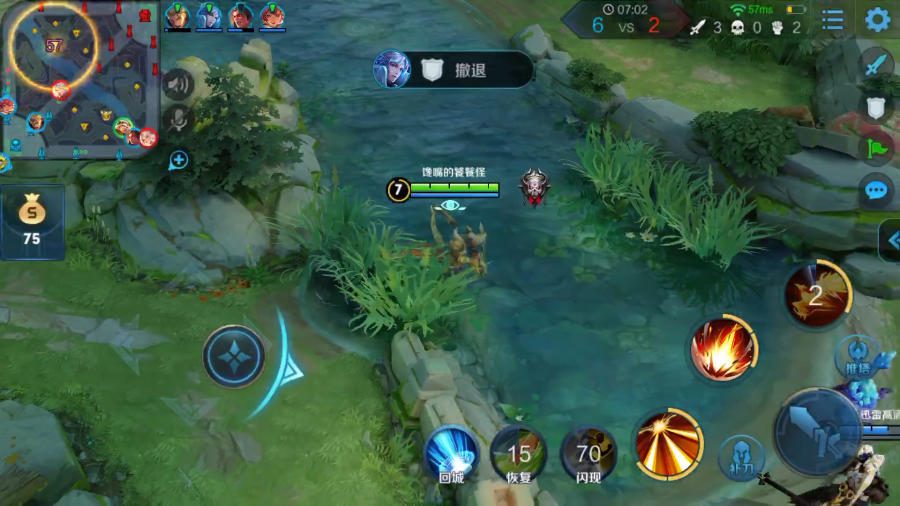This screenshot has width=900, height=506.
Task: Send the shield retreat signal
Action: coord(877,107)
